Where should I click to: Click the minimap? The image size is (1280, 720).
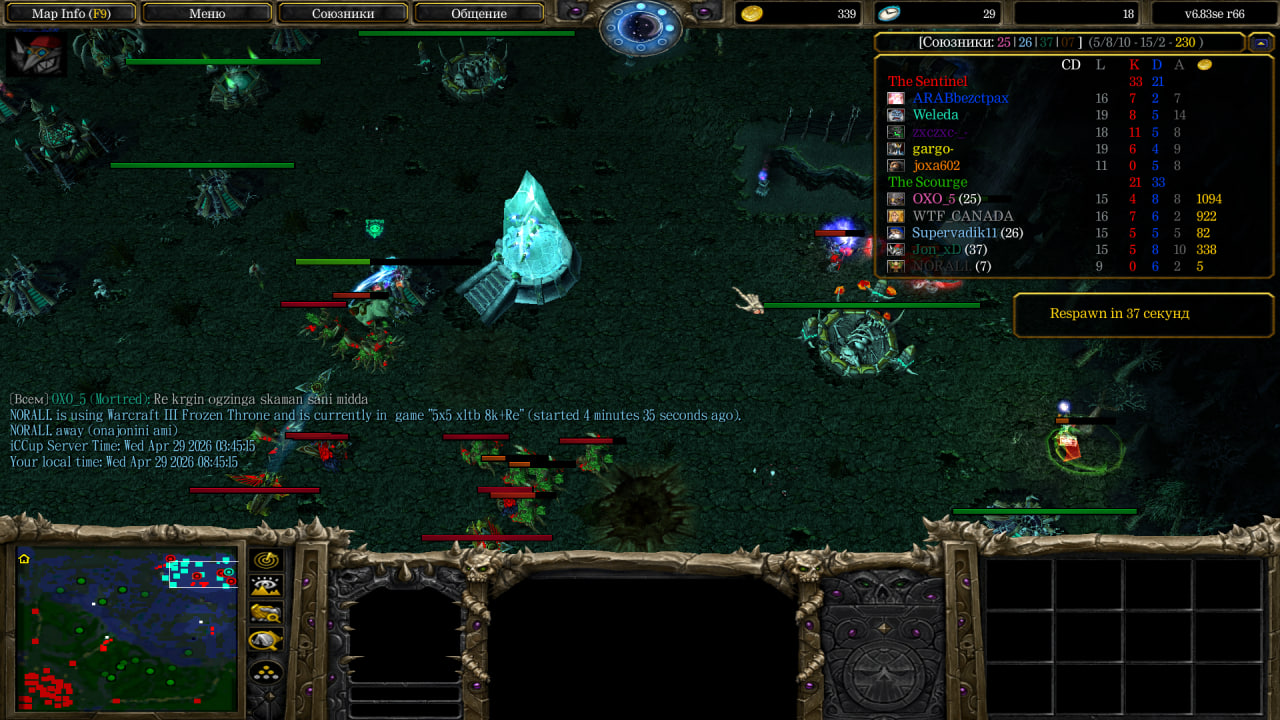[x=127, y=627]
